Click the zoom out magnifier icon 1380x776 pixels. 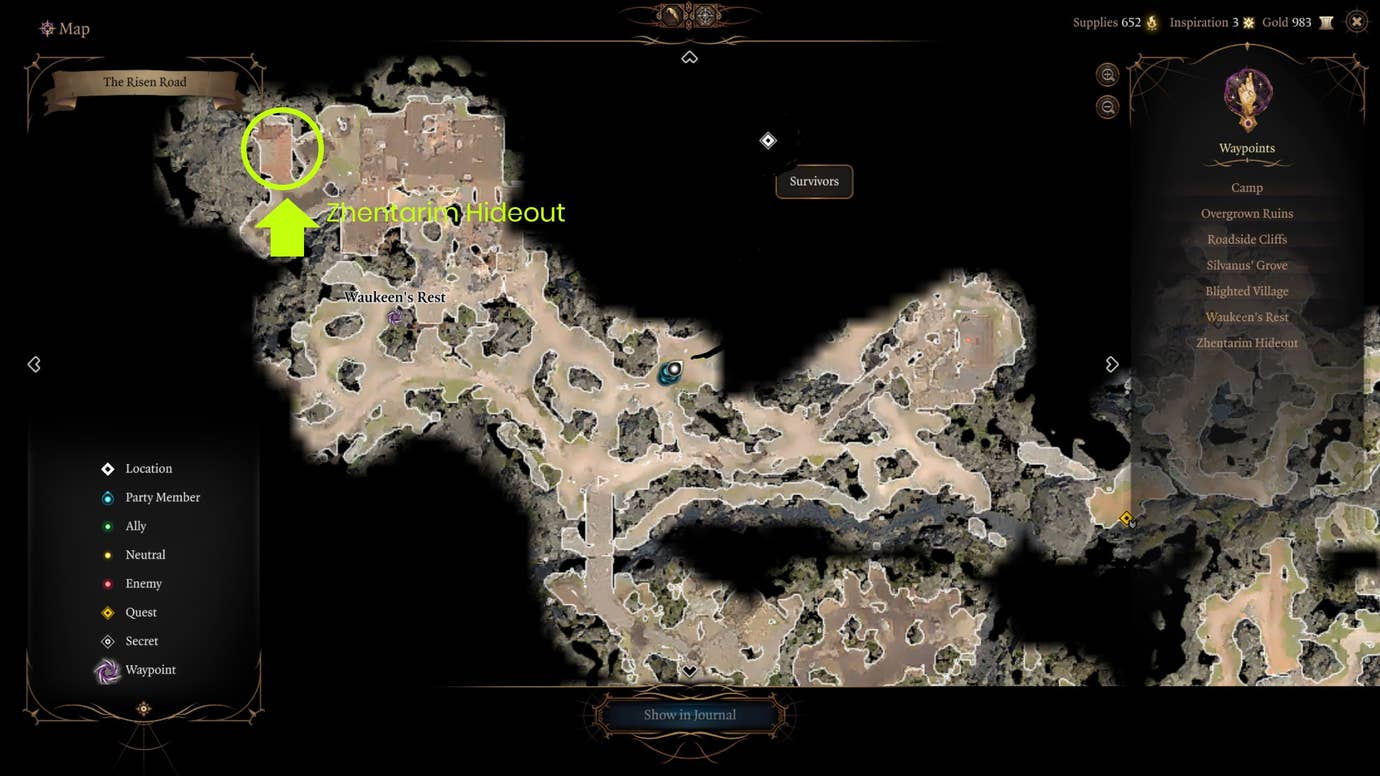[x=1108, y=106]
